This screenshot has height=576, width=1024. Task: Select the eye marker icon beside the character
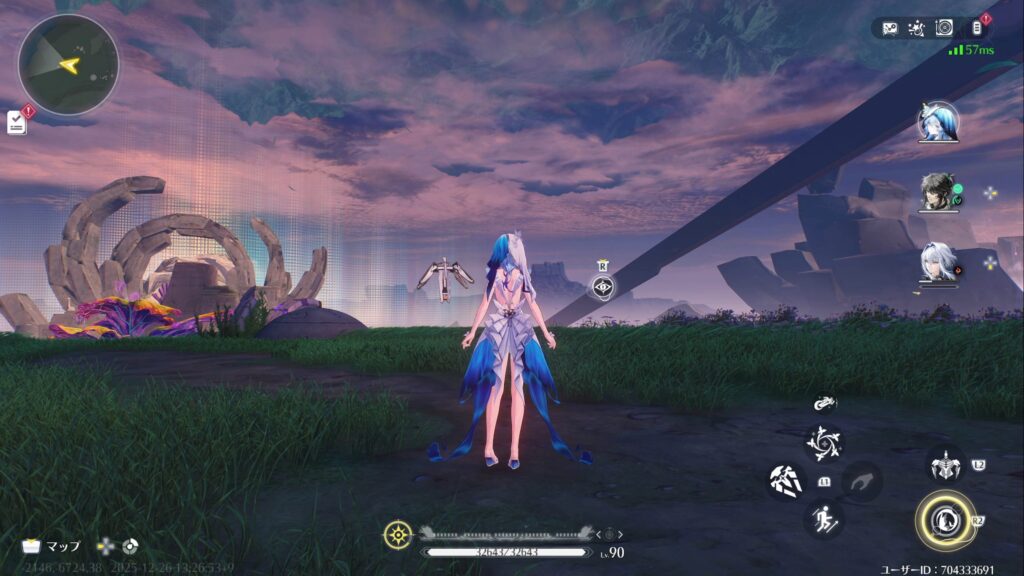[x=602, y=288]
